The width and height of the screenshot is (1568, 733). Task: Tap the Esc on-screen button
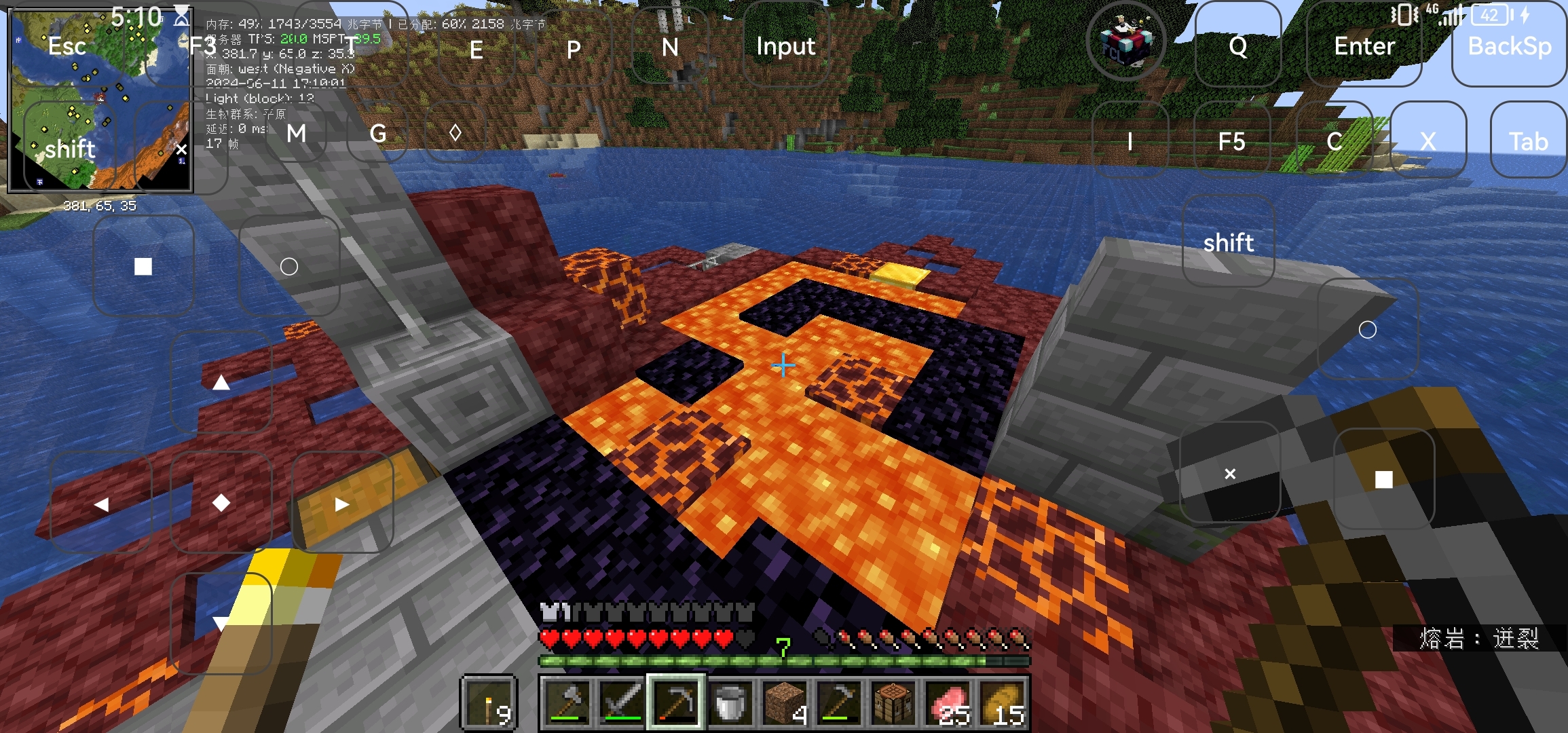click(67, 46)
